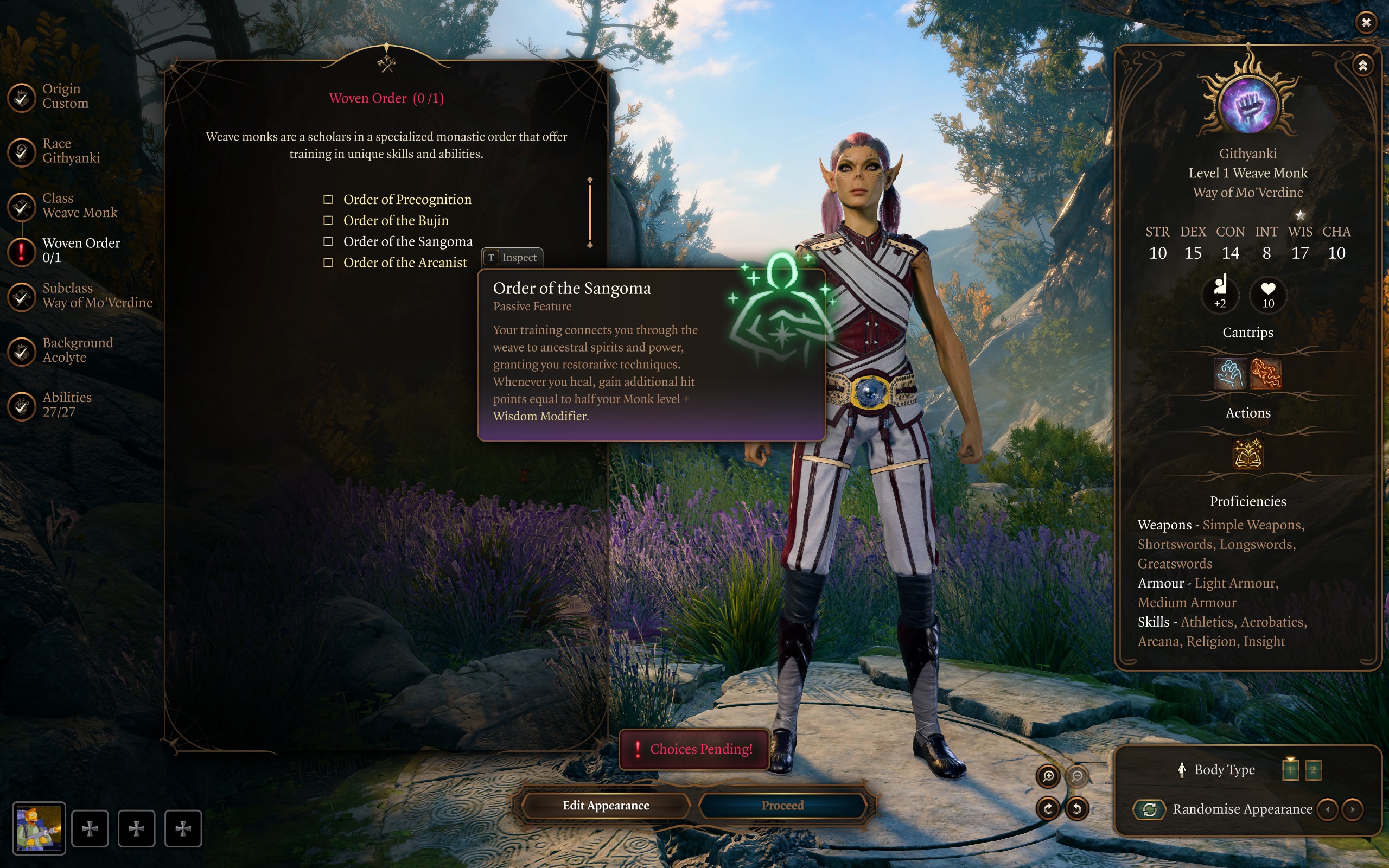Close the character creation screen
This screenshot has height=868, width=1389.
pos(1366,22)
